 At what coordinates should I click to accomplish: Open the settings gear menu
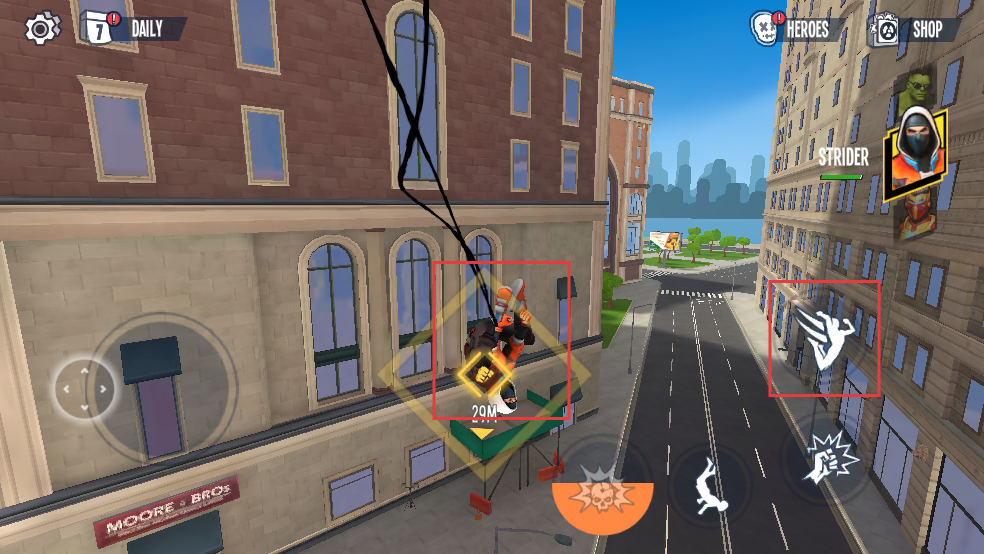[x=40, y=28]
